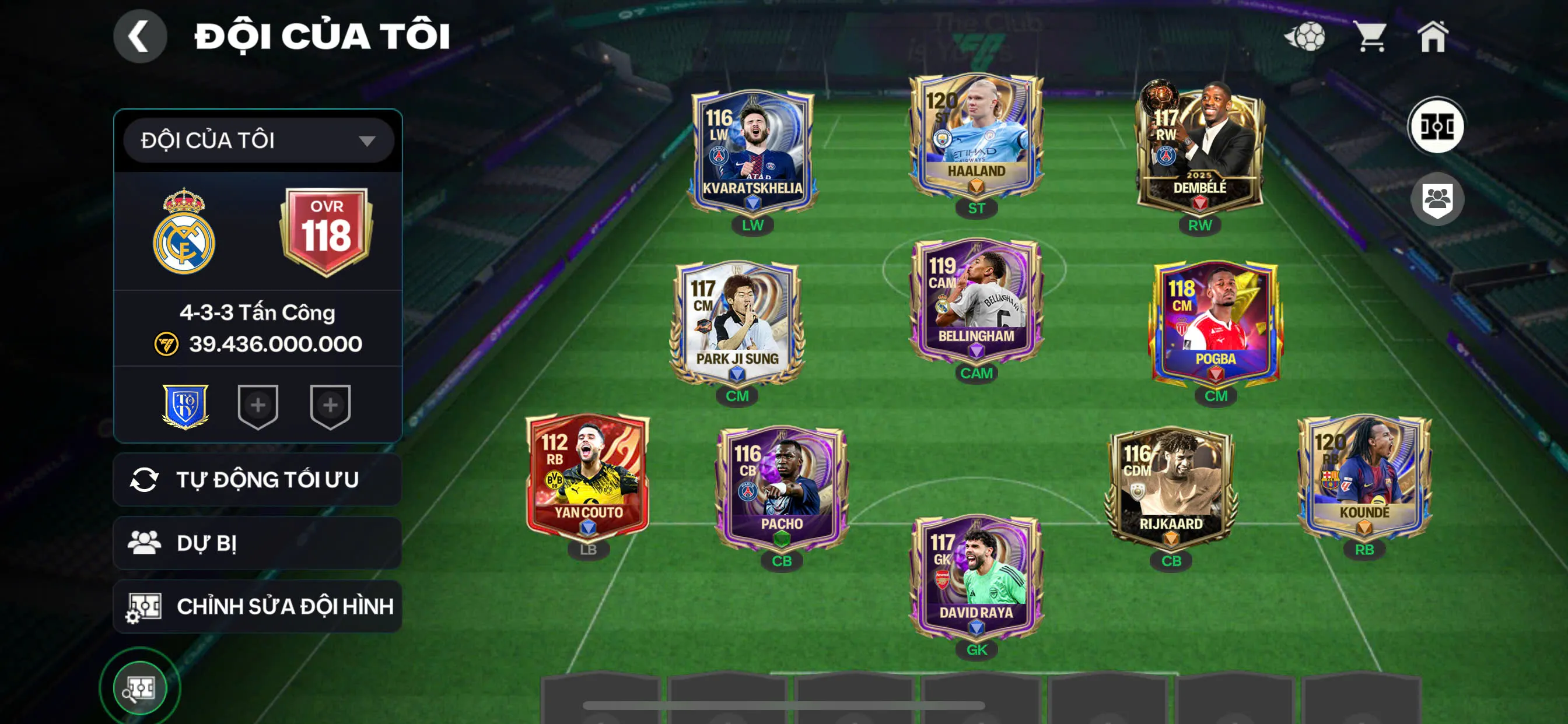Open Chỉnh Sửa Đội Hình formation editor
Screen dimensions: 1568x724
tap(257, 606)
